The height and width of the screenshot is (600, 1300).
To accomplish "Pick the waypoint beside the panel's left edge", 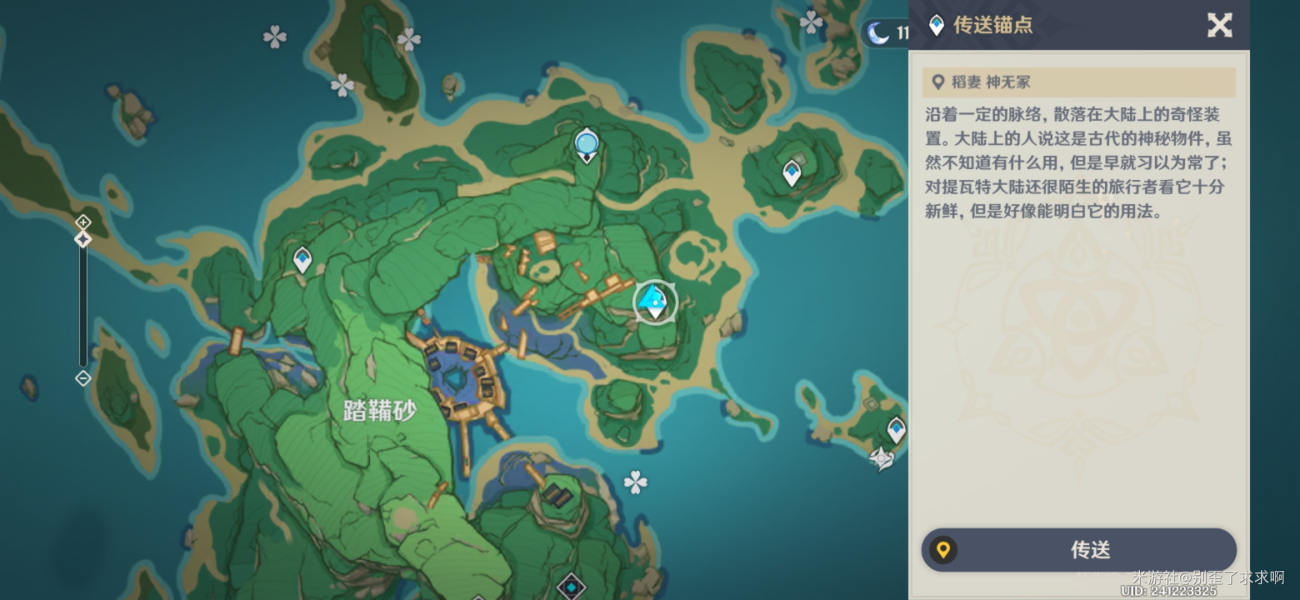I will 896,429.
